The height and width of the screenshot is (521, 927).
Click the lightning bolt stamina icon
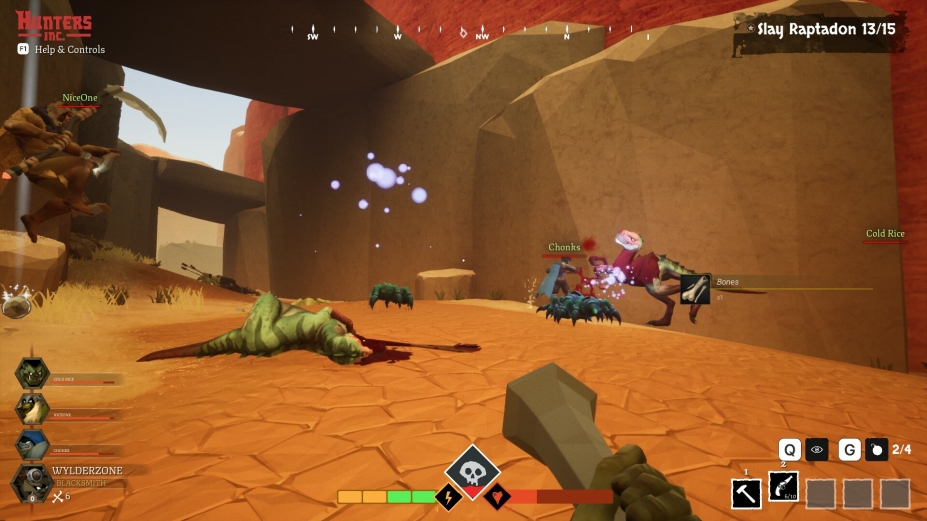click(447, 496)
